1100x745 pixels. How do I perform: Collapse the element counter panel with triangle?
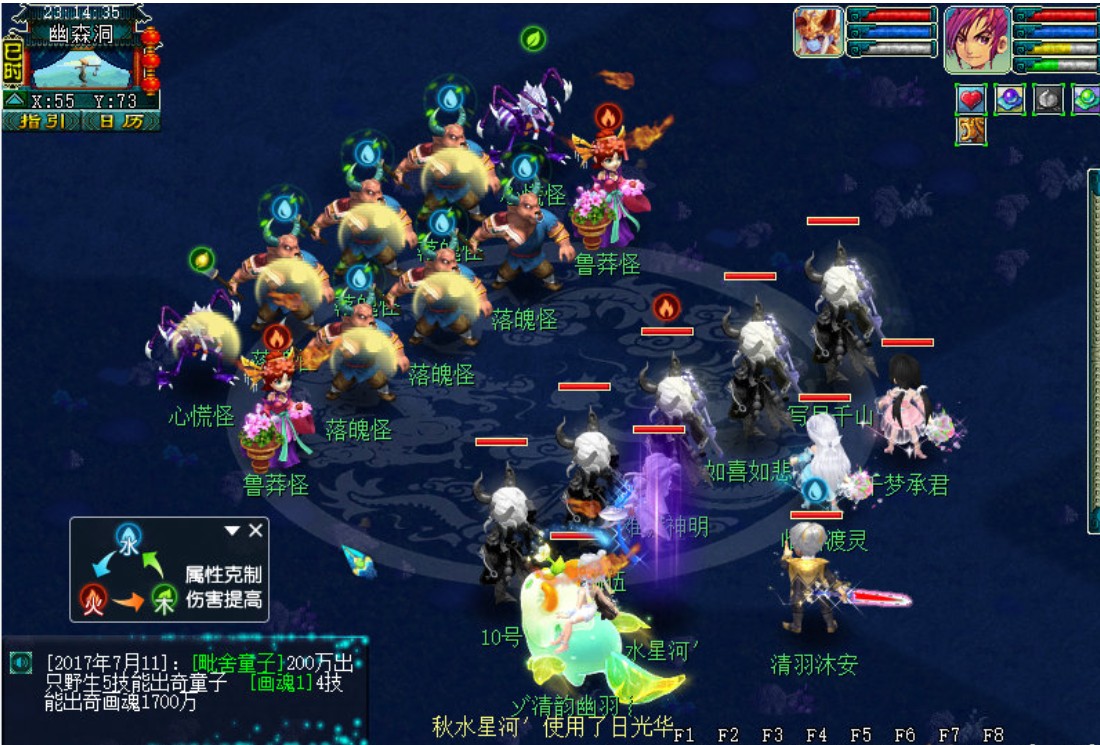[x=232, y=530]
